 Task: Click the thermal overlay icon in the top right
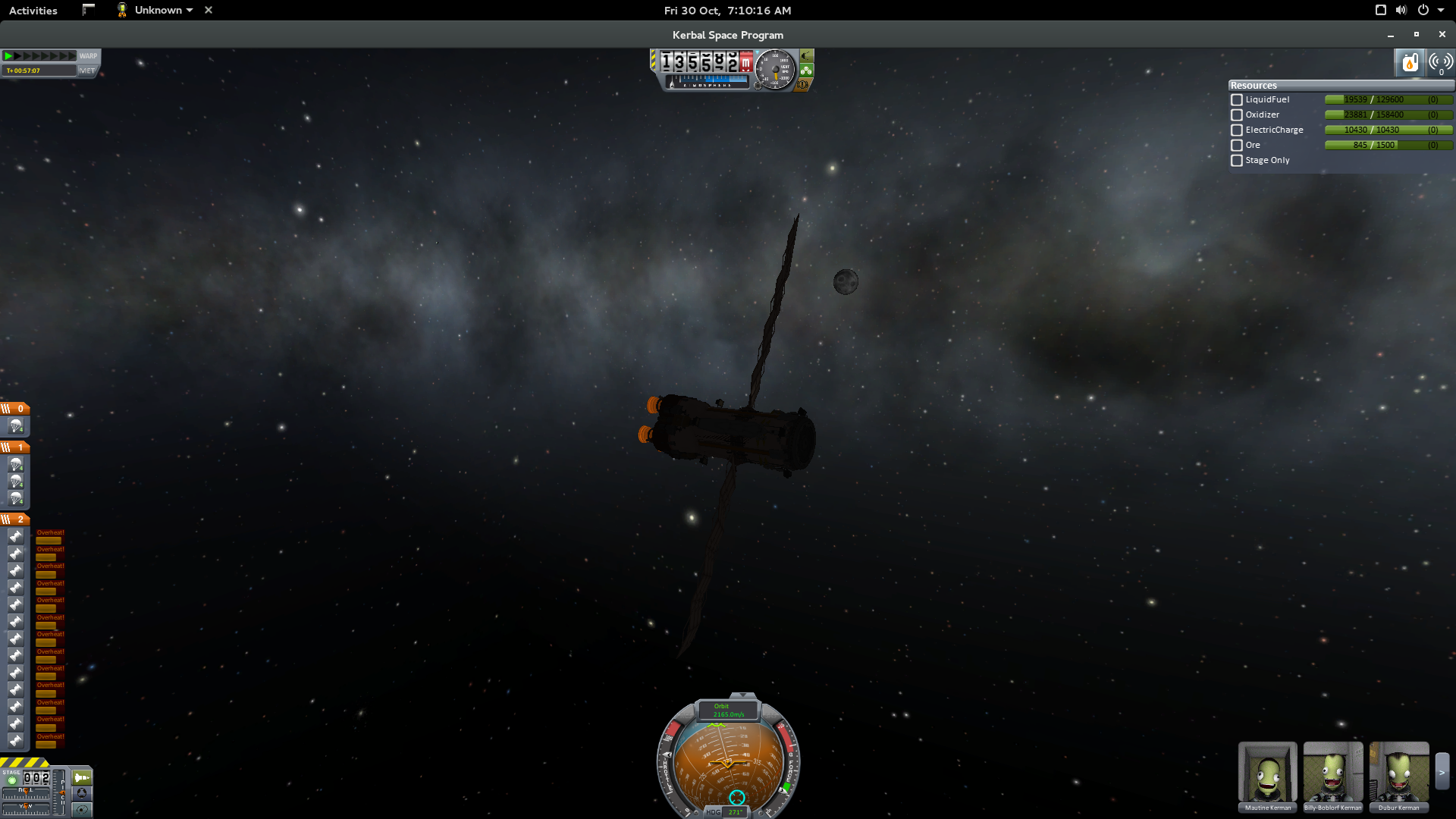point(1410,63)
